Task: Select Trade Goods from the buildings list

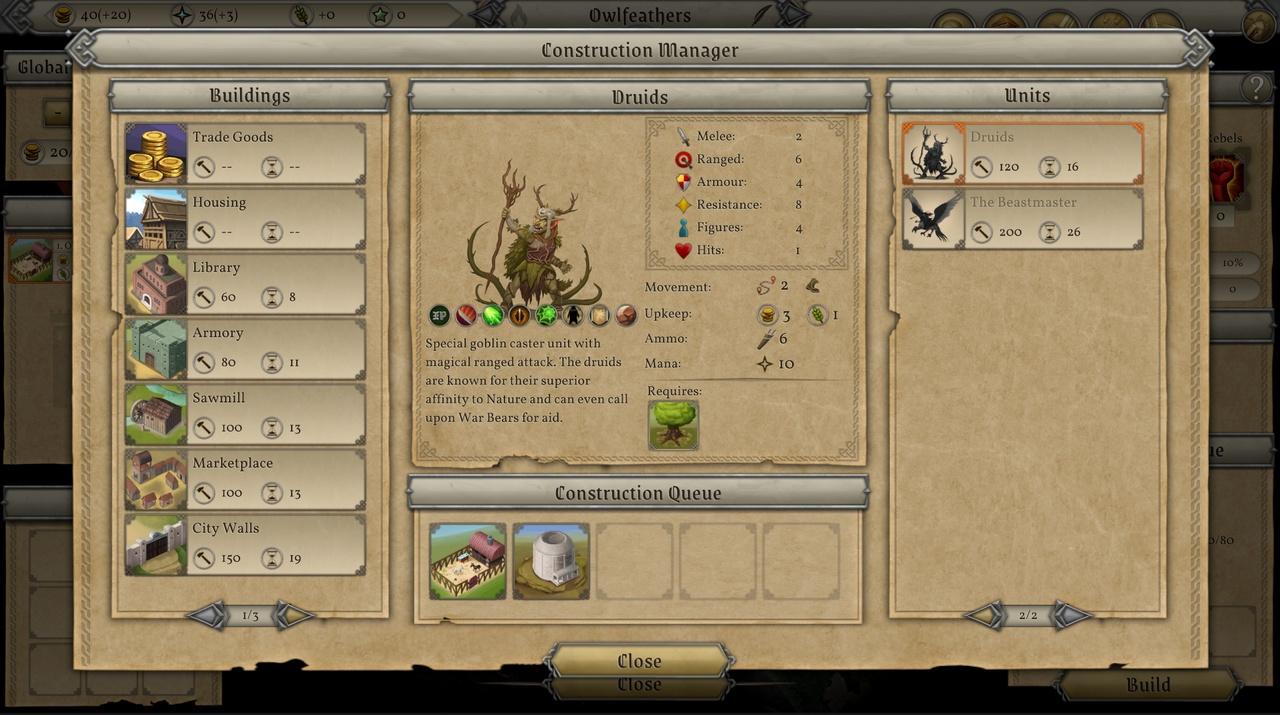Action: (x=245, y=153)
